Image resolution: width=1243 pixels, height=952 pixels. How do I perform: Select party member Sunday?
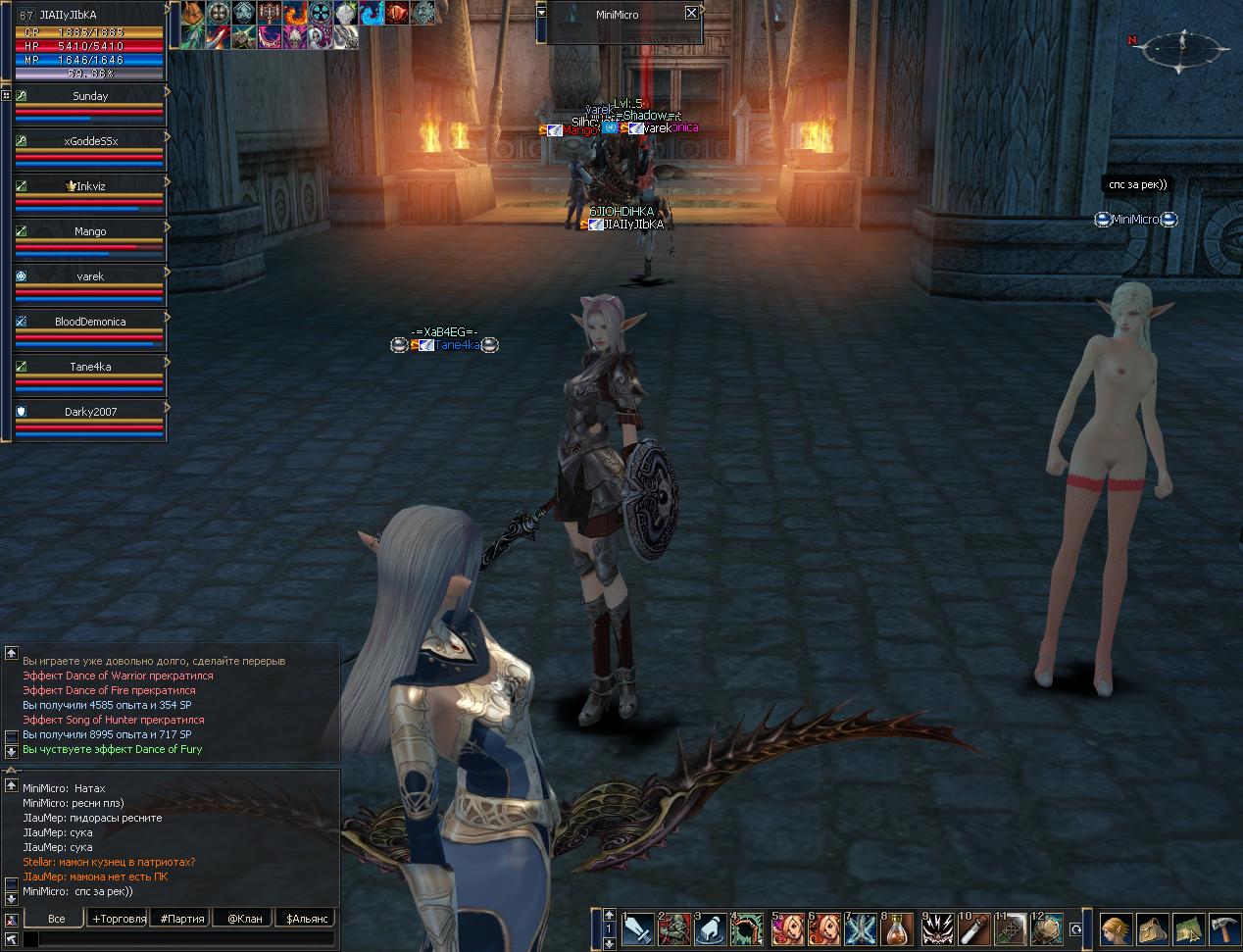(90, 96)
